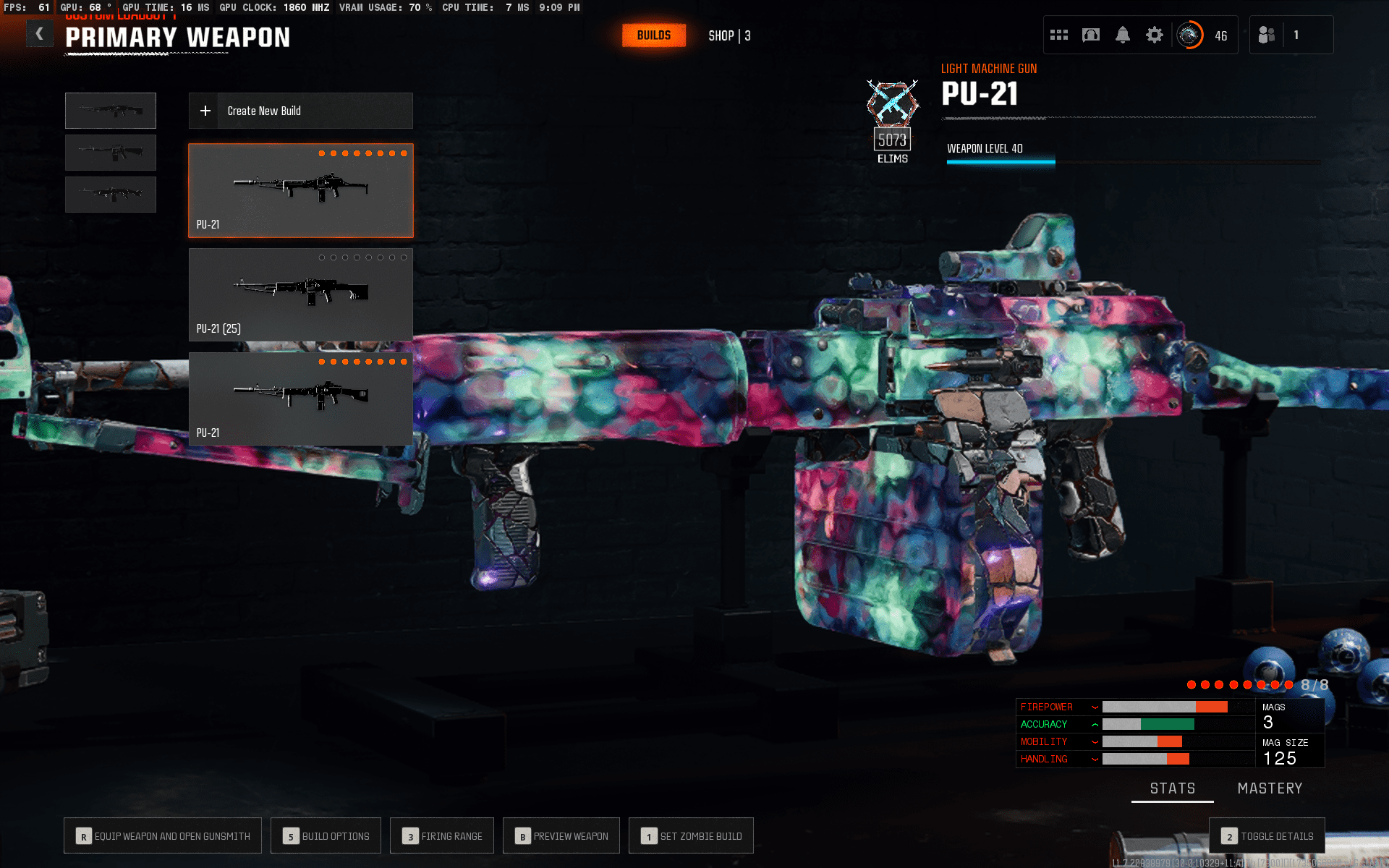Toggle weapon details
This screenshot has width=1389, height=868.
[x=1267, y=836]
